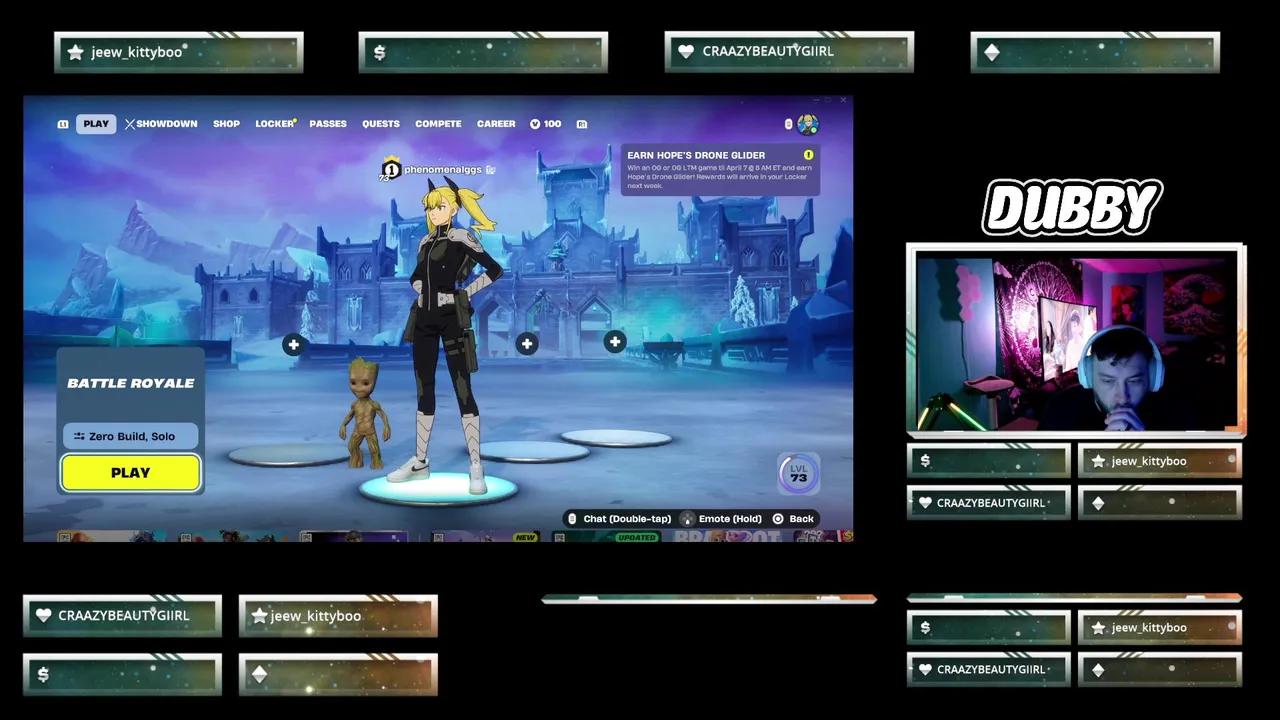
Task: Open the SHOP tab
Action: coord(226,123)
